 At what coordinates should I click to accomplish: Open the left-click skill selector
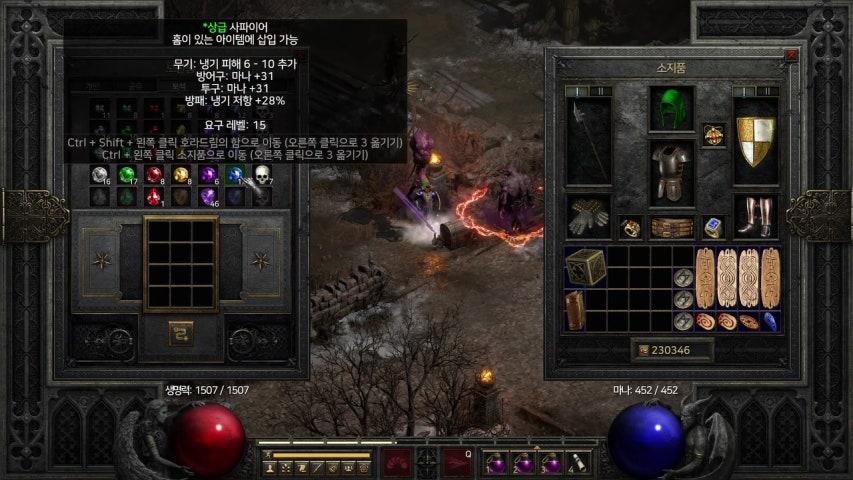[397, 462]
